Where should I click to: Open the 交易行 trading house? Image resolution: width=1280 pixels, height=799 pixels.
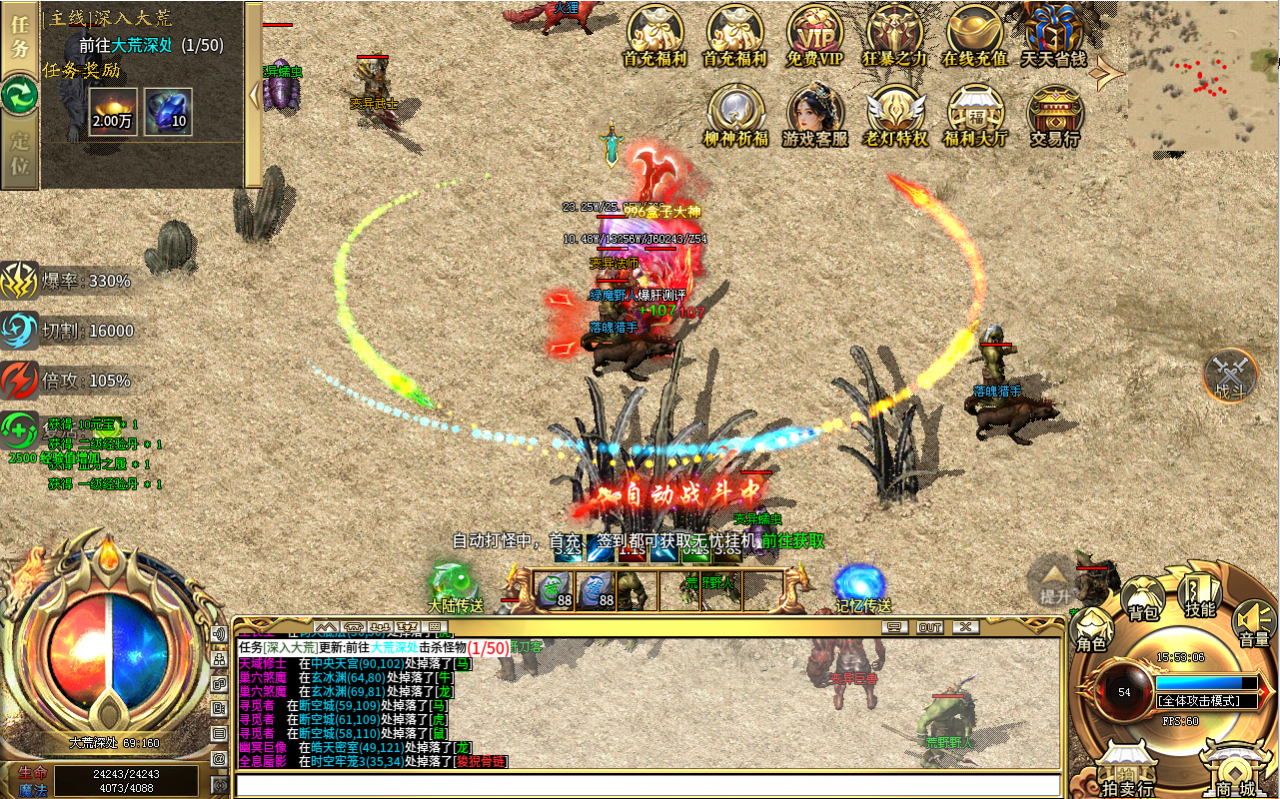(1054, 112)
